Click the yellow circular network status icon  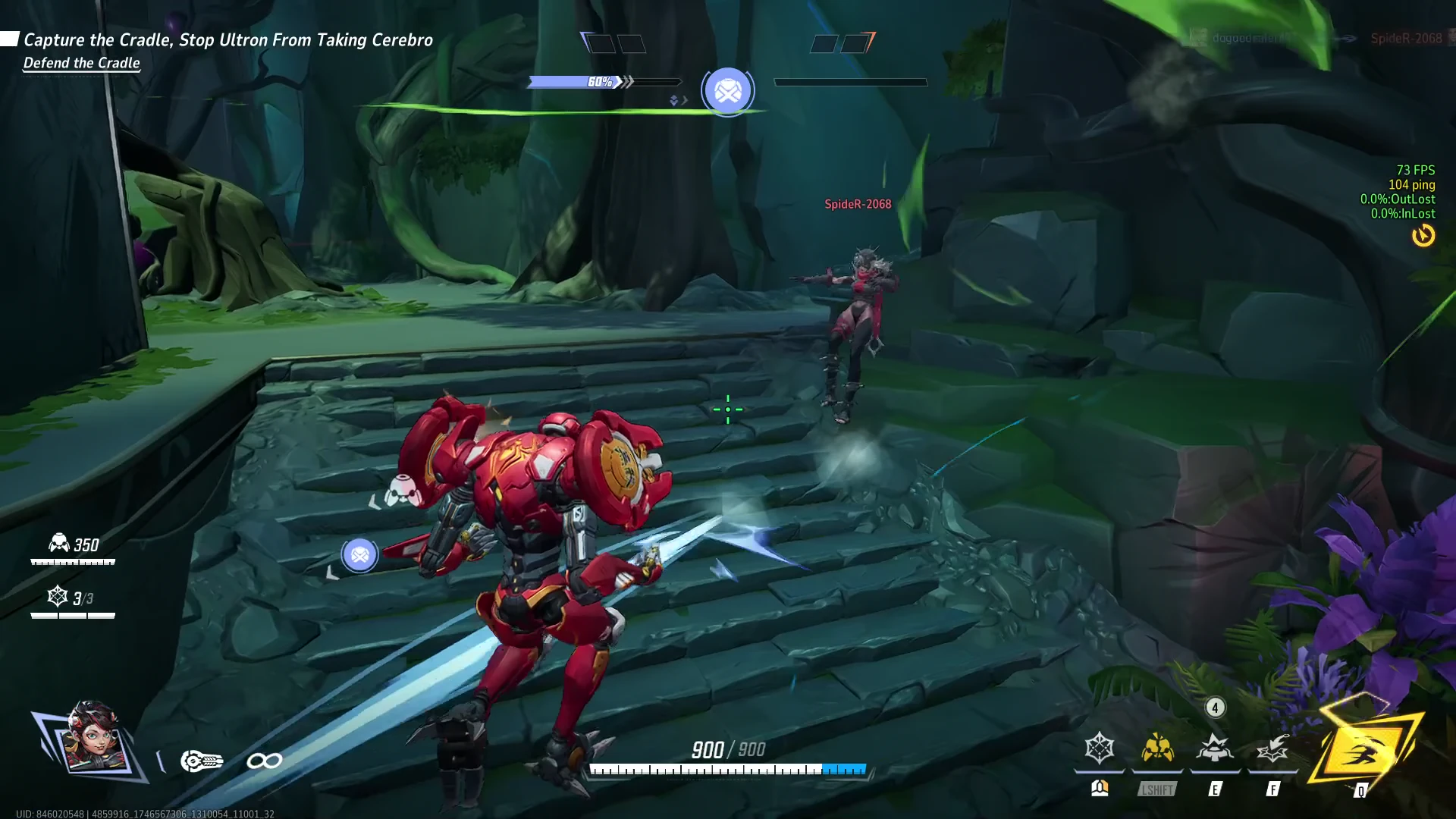click(x=1423, y=236)
